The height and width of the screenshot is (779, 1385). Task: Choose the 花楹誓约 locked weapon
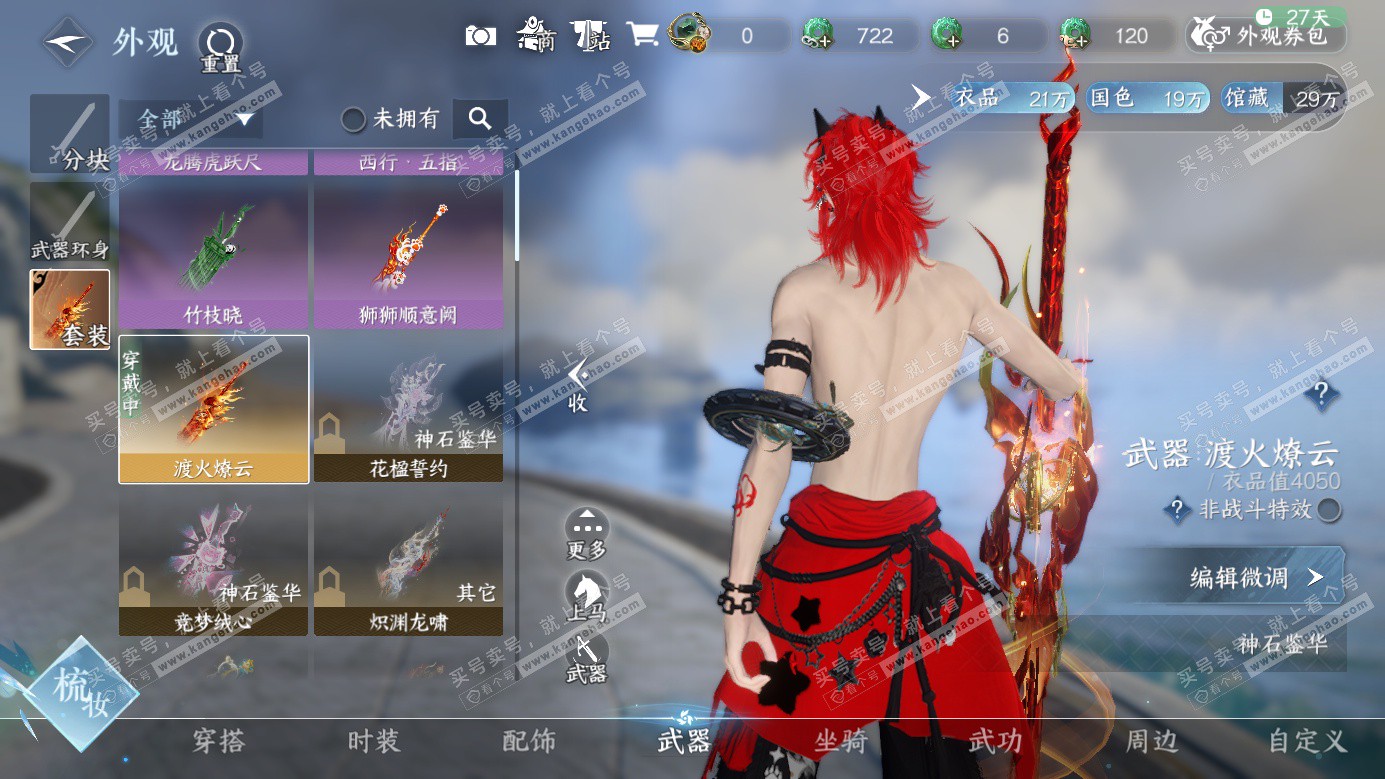(x=408, y=410)
